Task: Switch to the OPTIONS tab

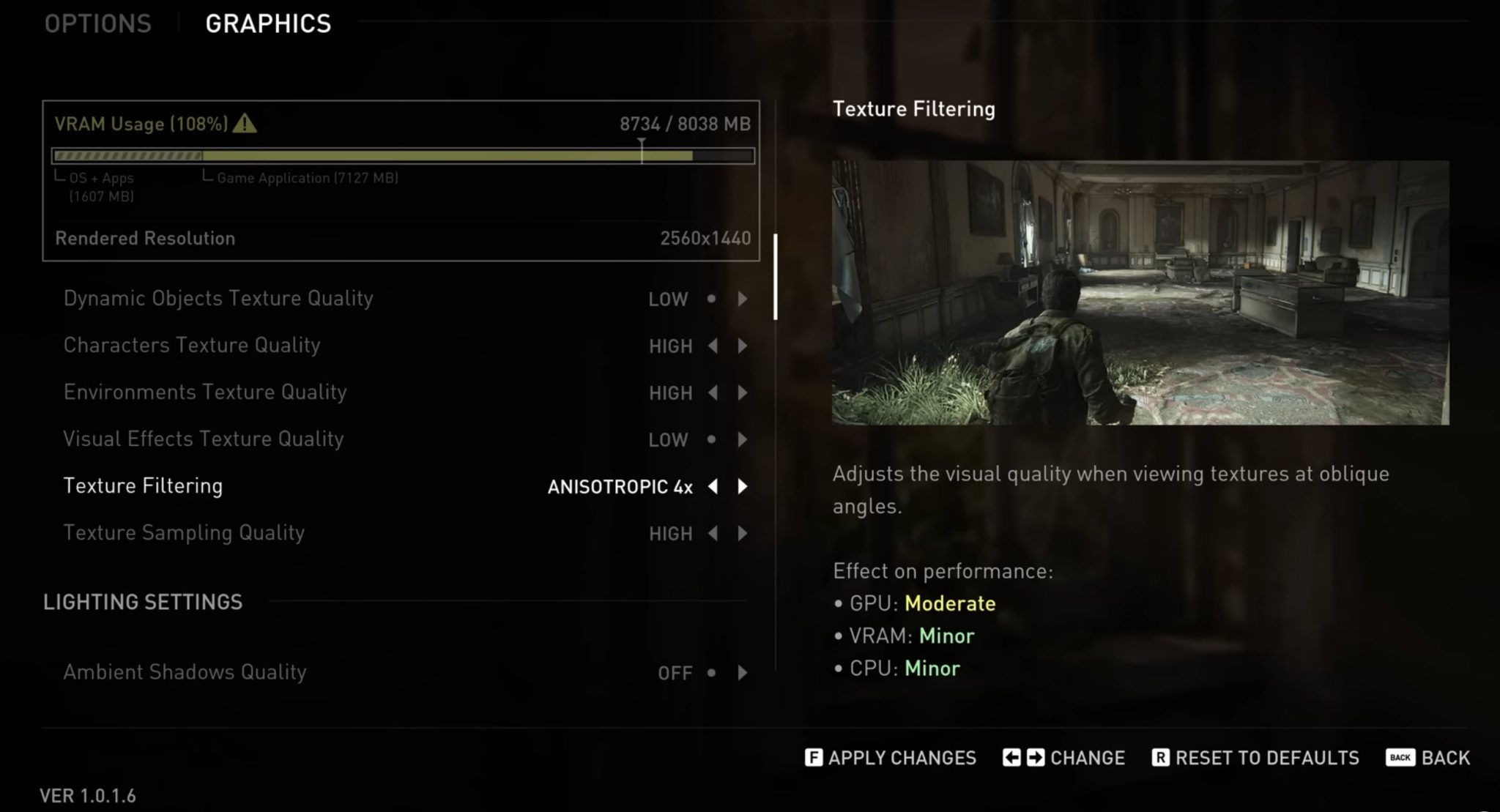Action: [97, 23]
